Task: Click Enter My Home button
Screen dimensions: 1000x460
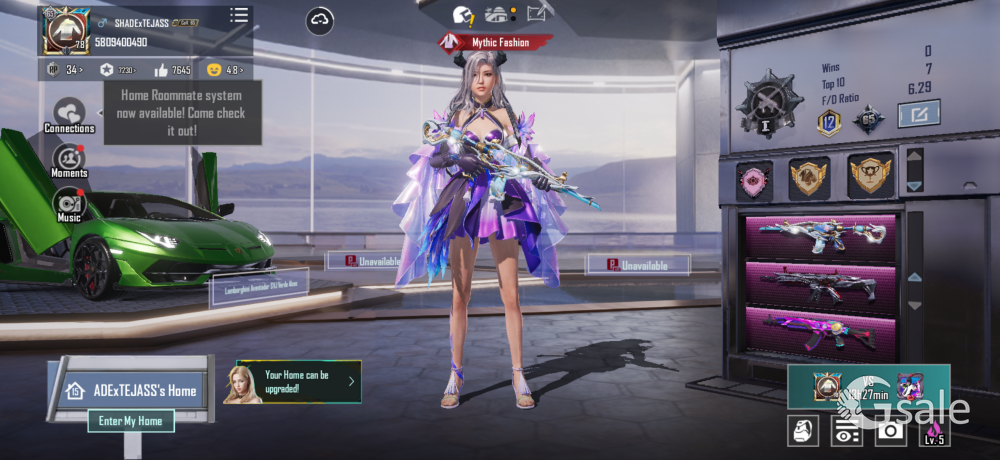Action: coord(130,421)
